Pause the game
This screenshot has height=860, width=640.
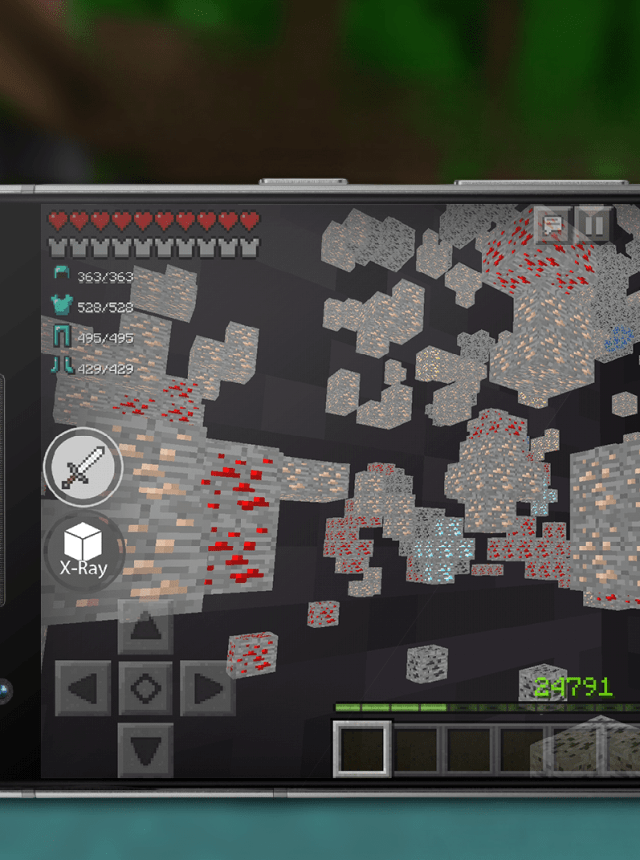pyautogui.click(x=593, y=225)
